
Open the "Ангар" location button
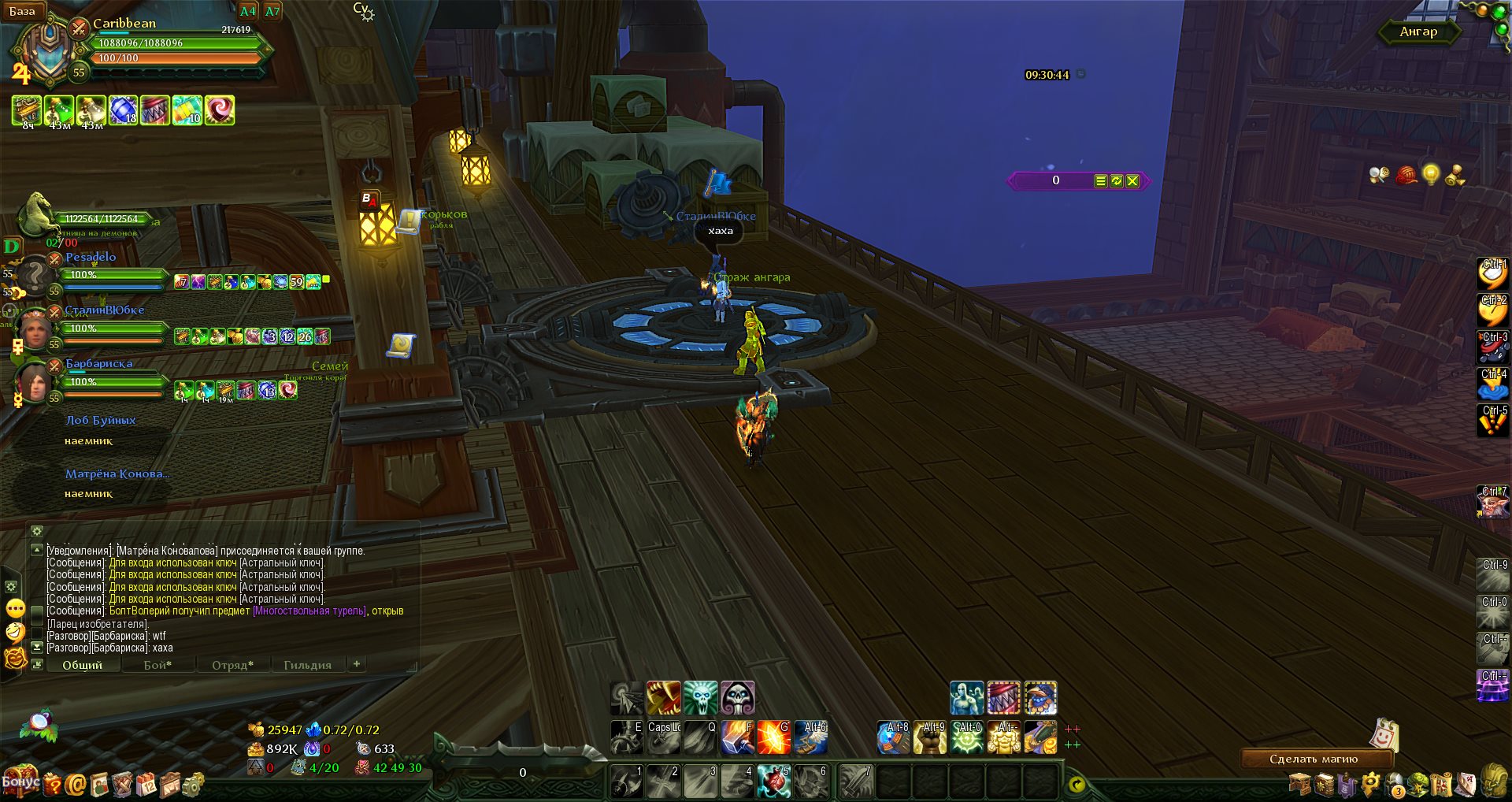tap(1418, 32)
